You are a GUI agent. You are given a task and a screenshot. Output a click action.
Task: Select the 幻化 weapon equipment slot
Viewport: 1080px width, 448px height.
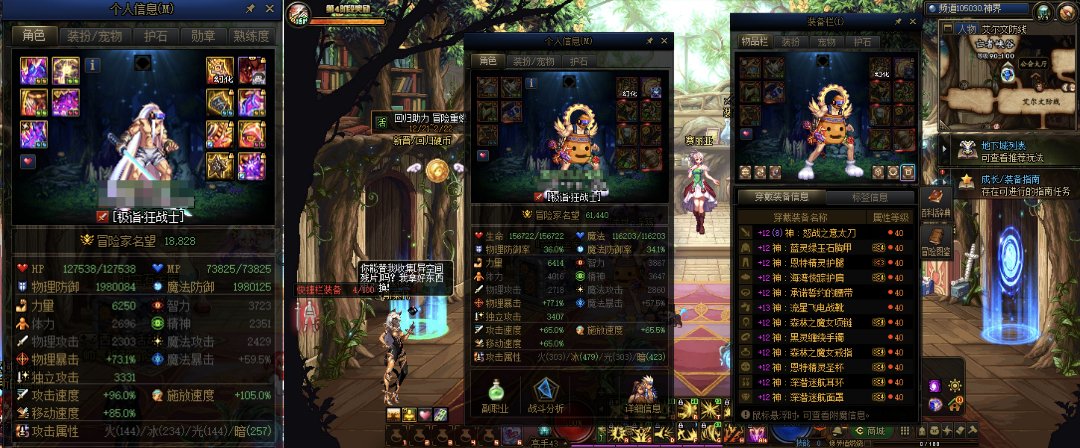click(x=219, y=70)
